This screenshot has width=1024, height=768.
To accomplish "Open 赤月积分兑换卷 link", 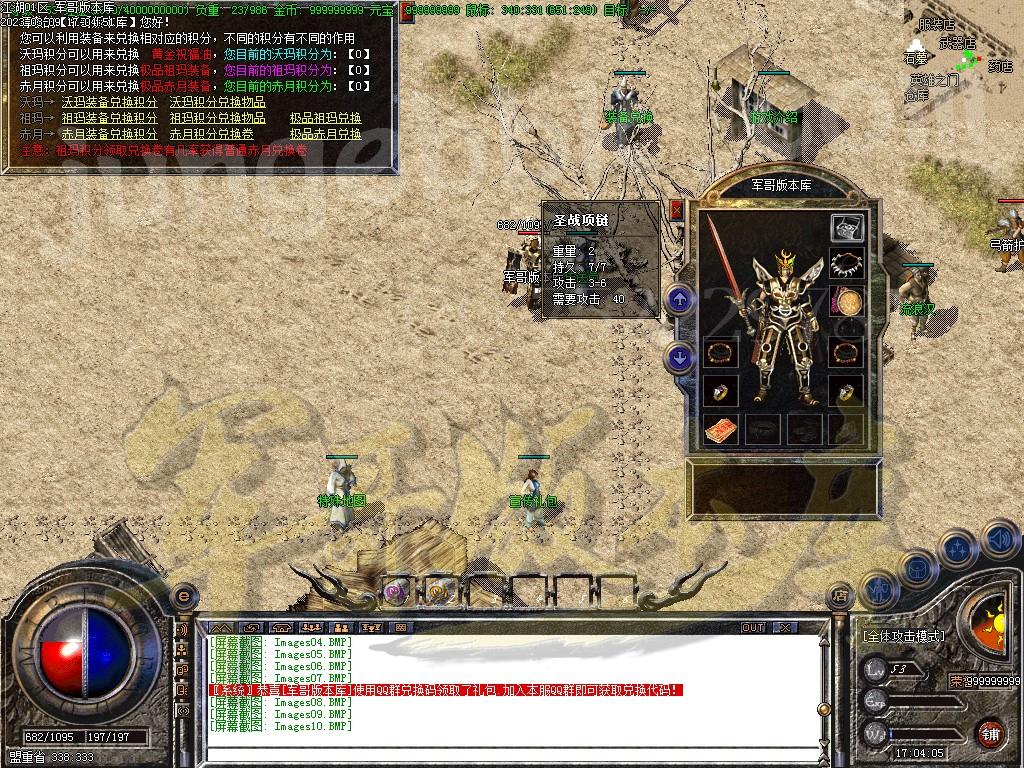I will click(x=211, y=134).
